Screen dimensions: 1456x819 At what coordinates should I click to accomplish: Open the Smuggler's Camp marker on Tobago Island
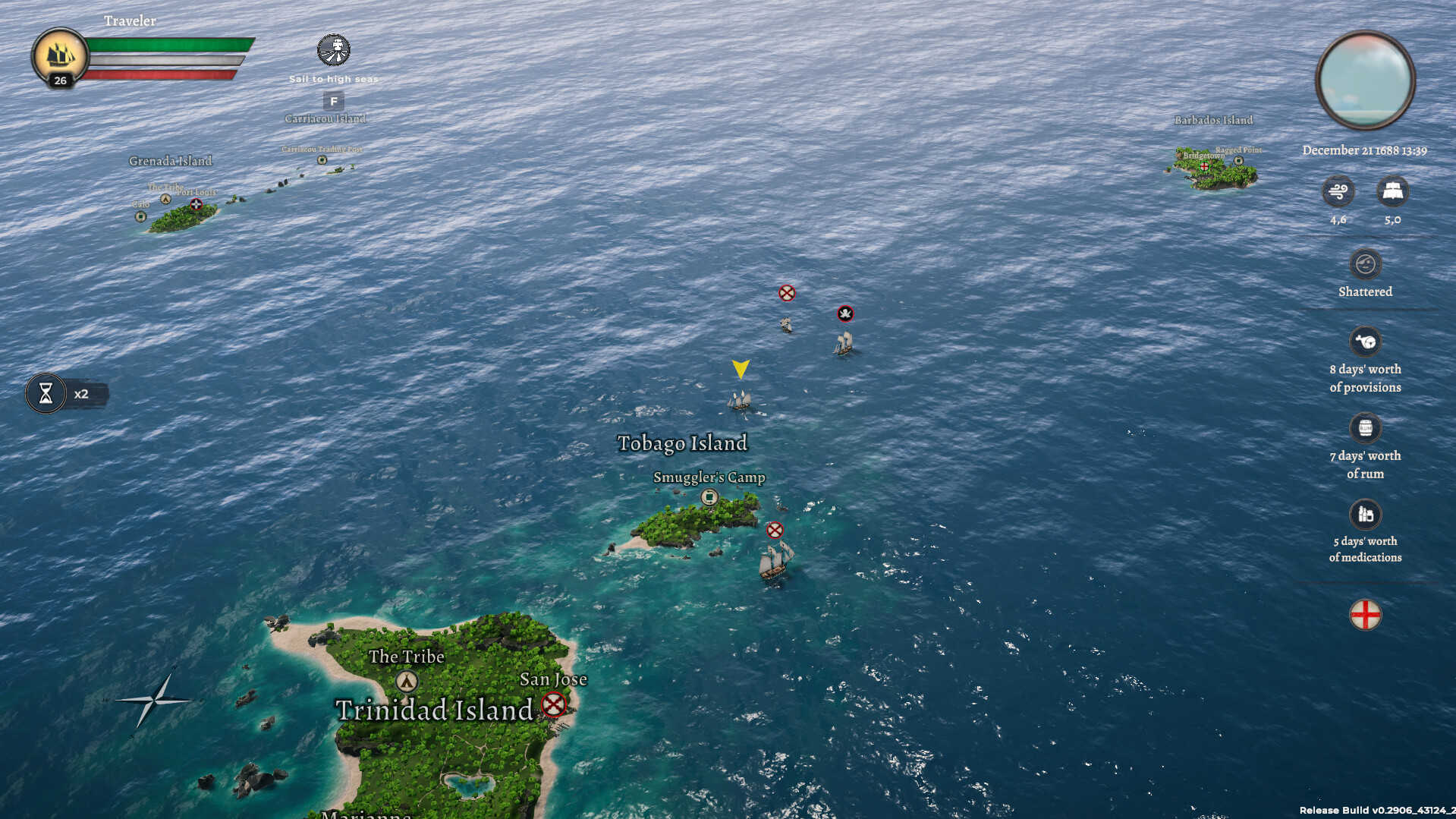709,497
